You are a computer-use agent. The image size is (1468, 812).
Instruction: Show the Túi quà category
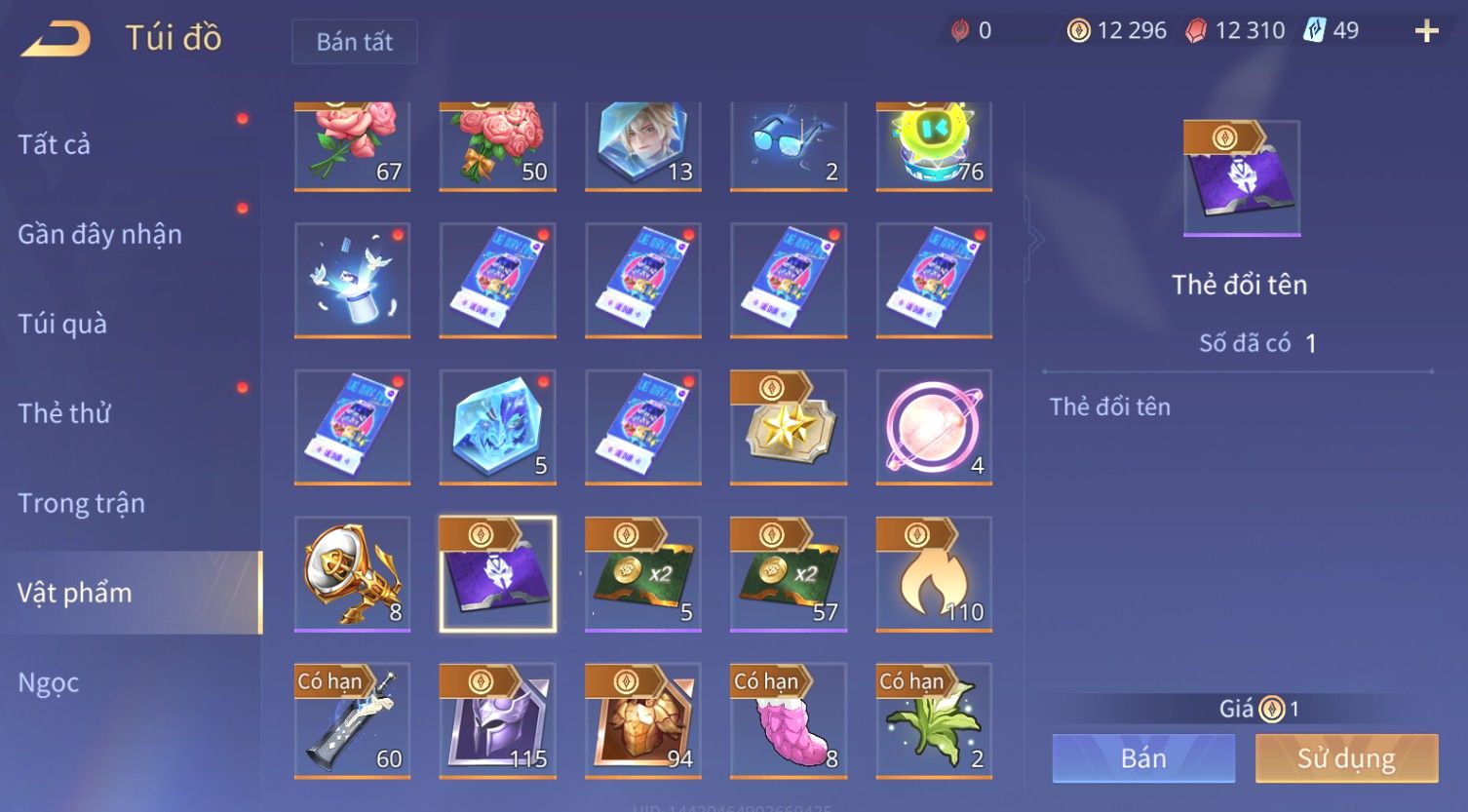[x=62, y=324]
